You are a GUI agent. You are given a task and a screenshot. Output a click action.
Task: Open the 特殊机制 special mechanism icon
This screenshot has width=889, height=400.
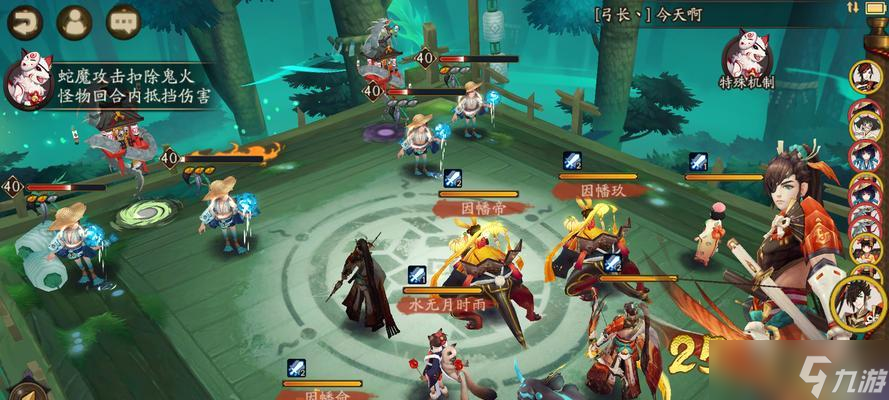point(746,56)
